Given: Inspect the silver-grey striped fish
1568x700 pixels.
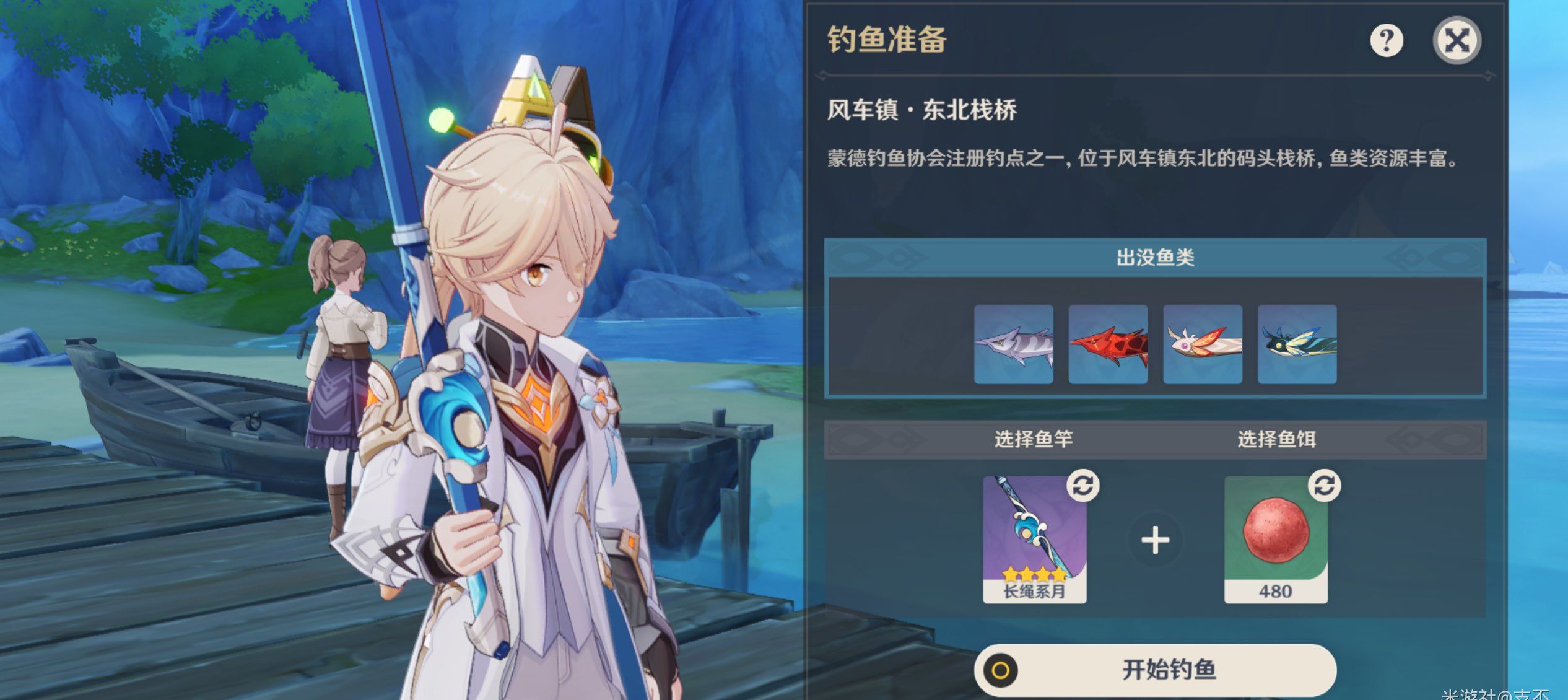Looking at the screenshot, I should coord(1013,344).
